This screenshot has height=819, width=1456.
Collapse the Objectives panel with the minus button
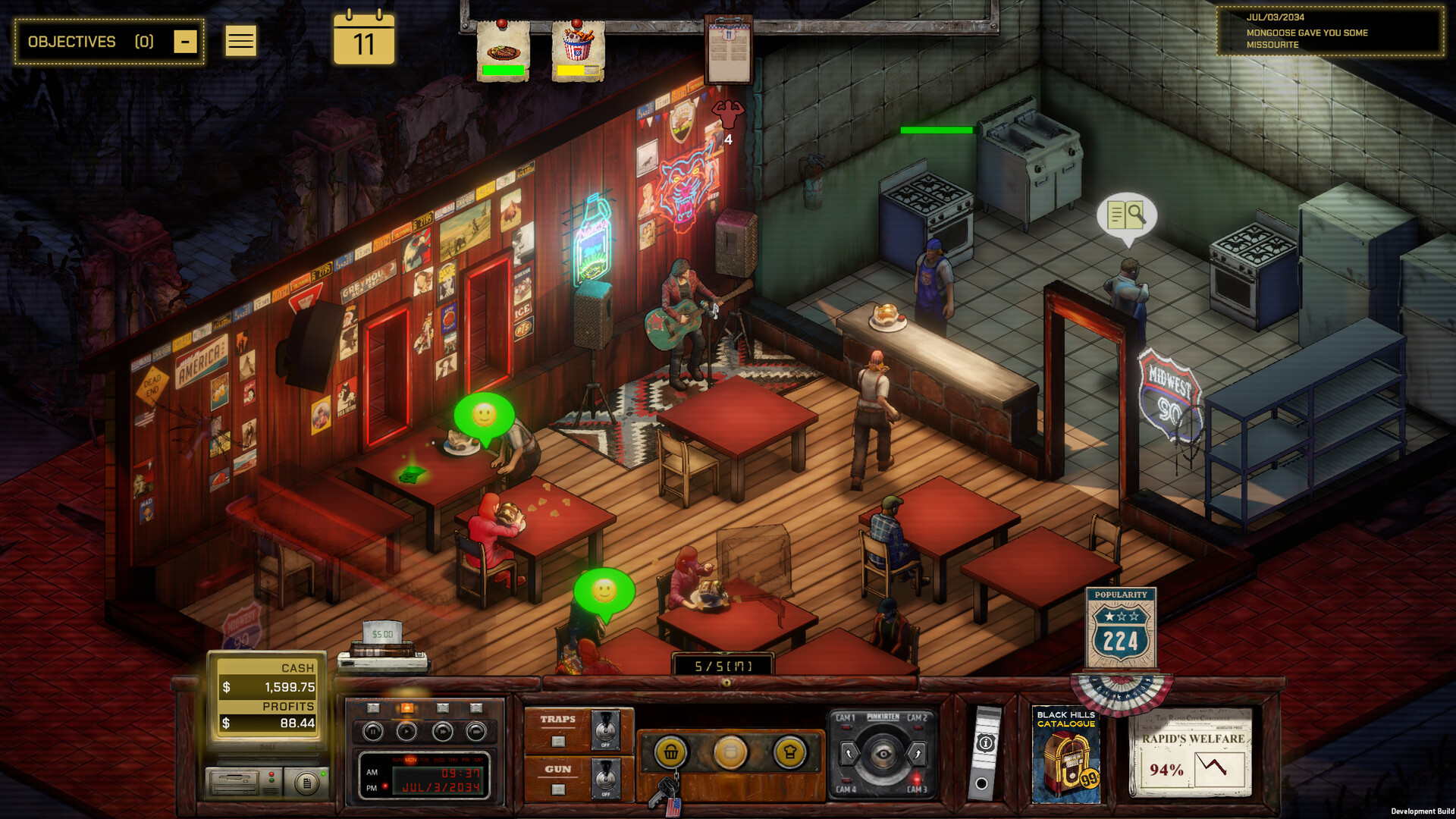point(185,42)
